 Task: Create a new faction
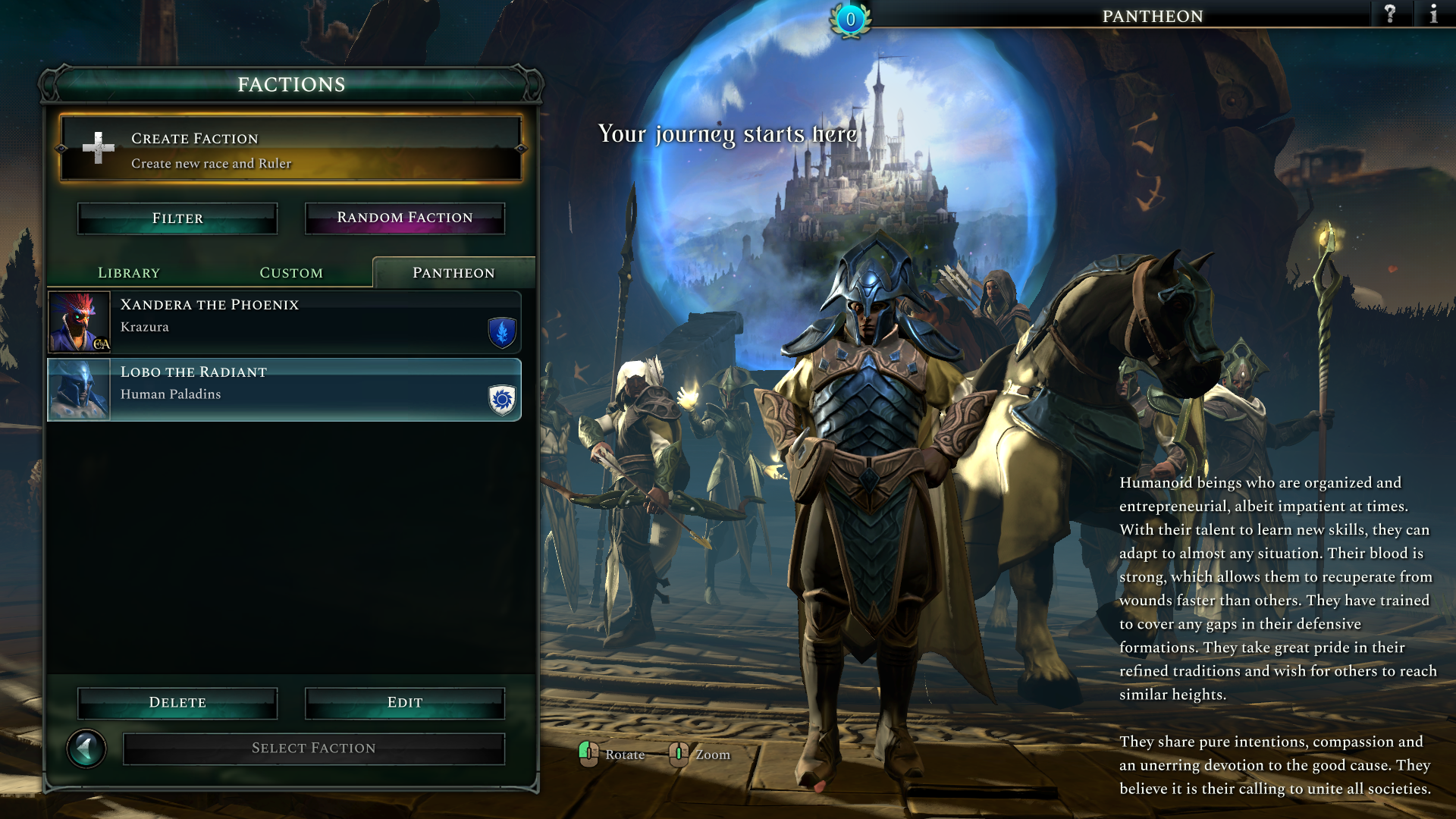(291, 149)
